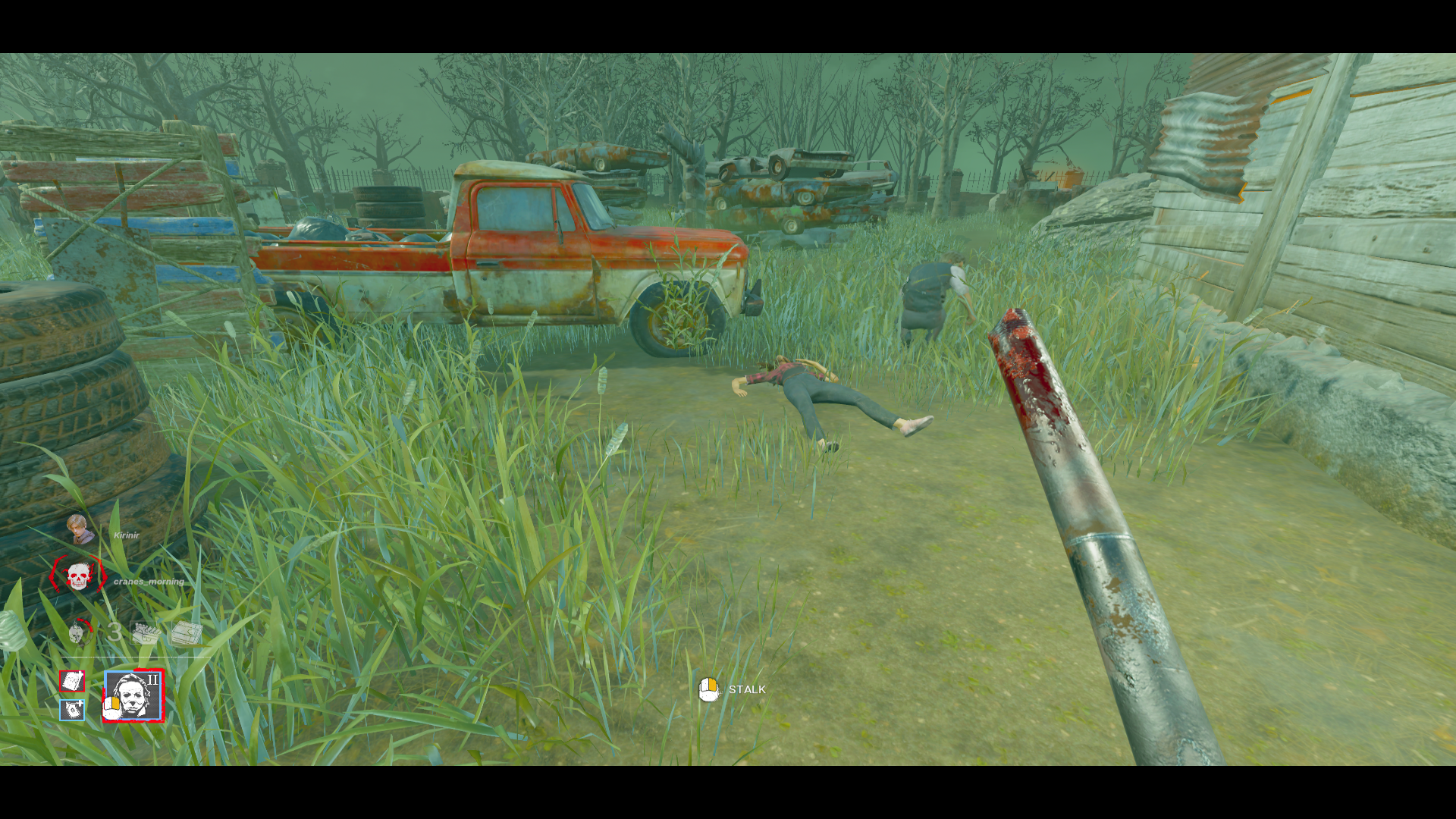Expand the score events list

point(167,632)
